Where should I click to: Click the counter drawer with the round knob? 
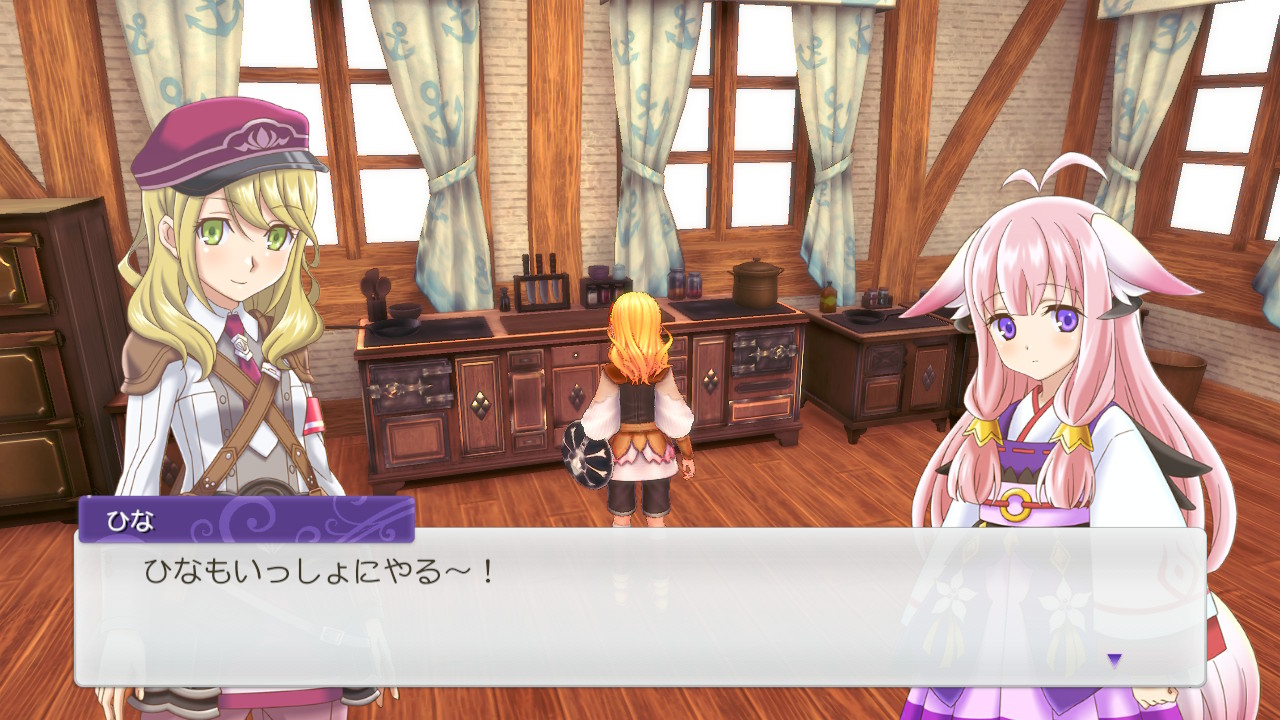pyautogui.click(x=575, y=353)
